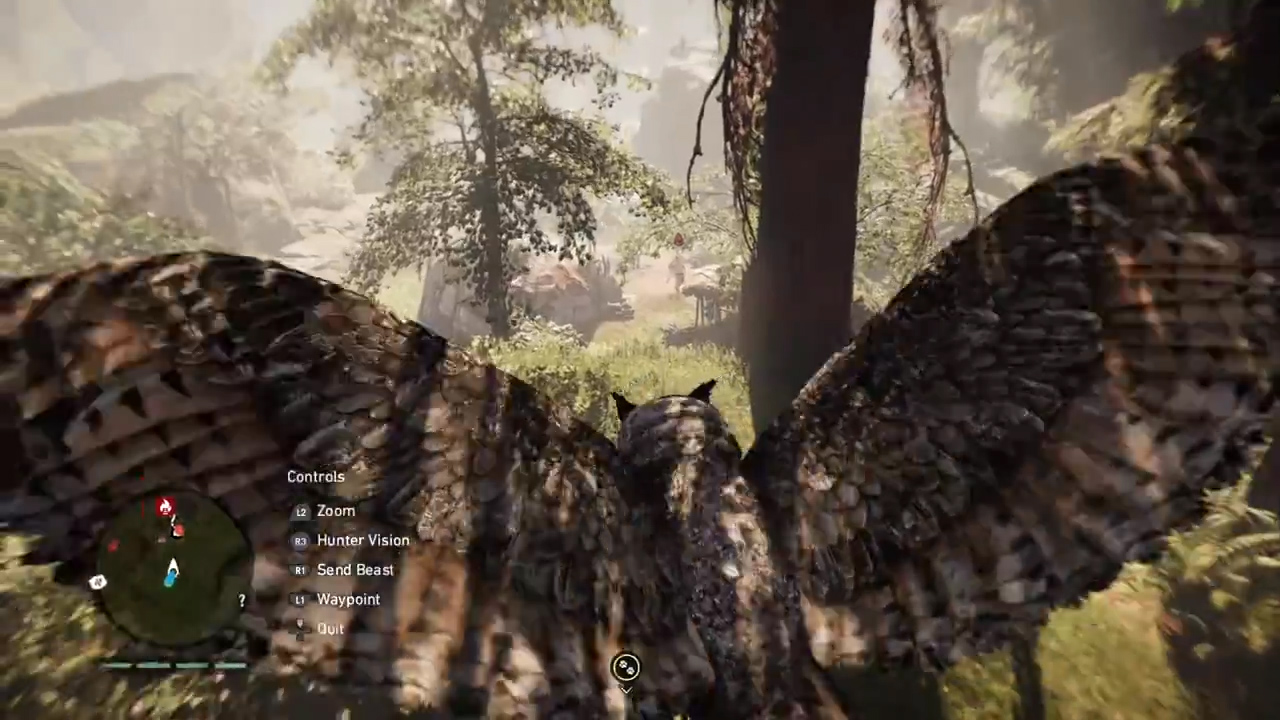Activate Hunter Vision via R3 option
Viewport: 1280px width, 720px height.
coord(362,540)
